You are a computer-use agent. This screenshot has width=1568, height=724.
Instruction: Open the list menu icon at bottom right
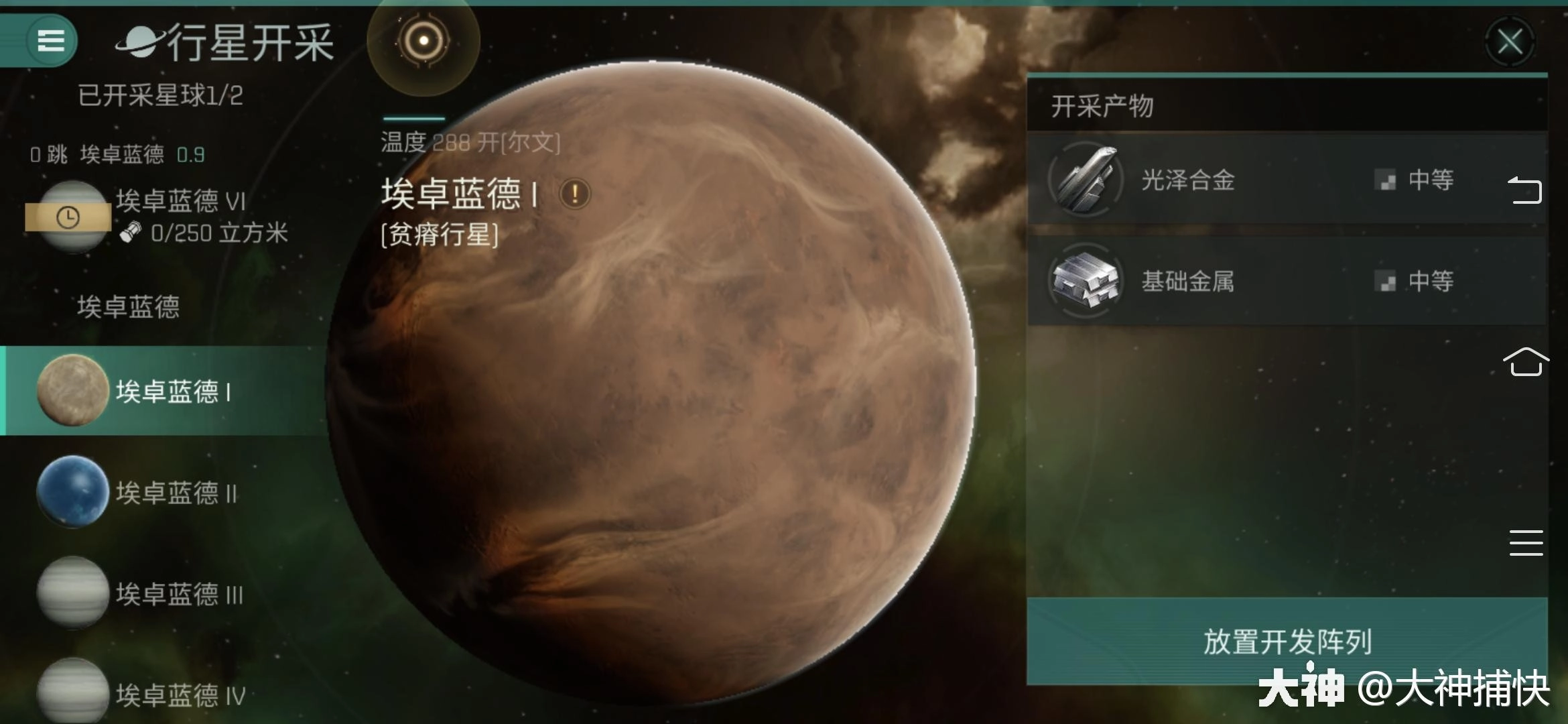(1526, 544)
